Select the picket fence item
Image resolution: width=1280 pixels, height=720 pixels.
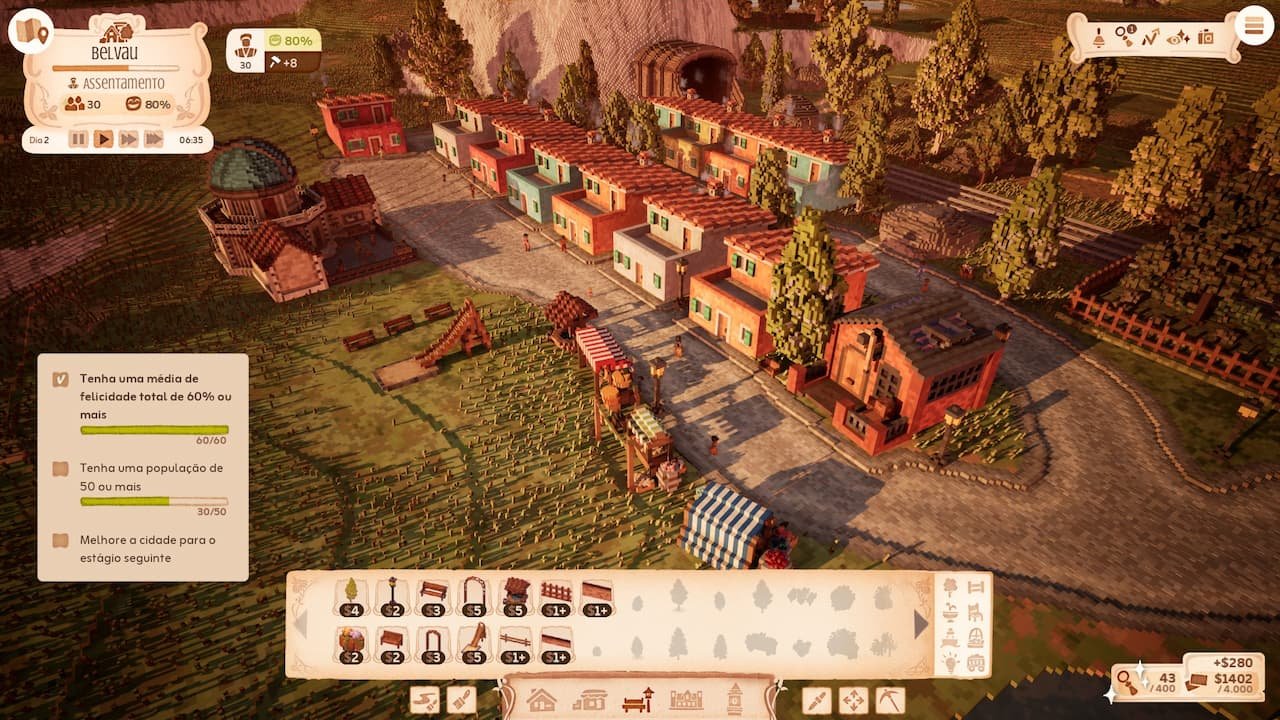pos(556,595)
